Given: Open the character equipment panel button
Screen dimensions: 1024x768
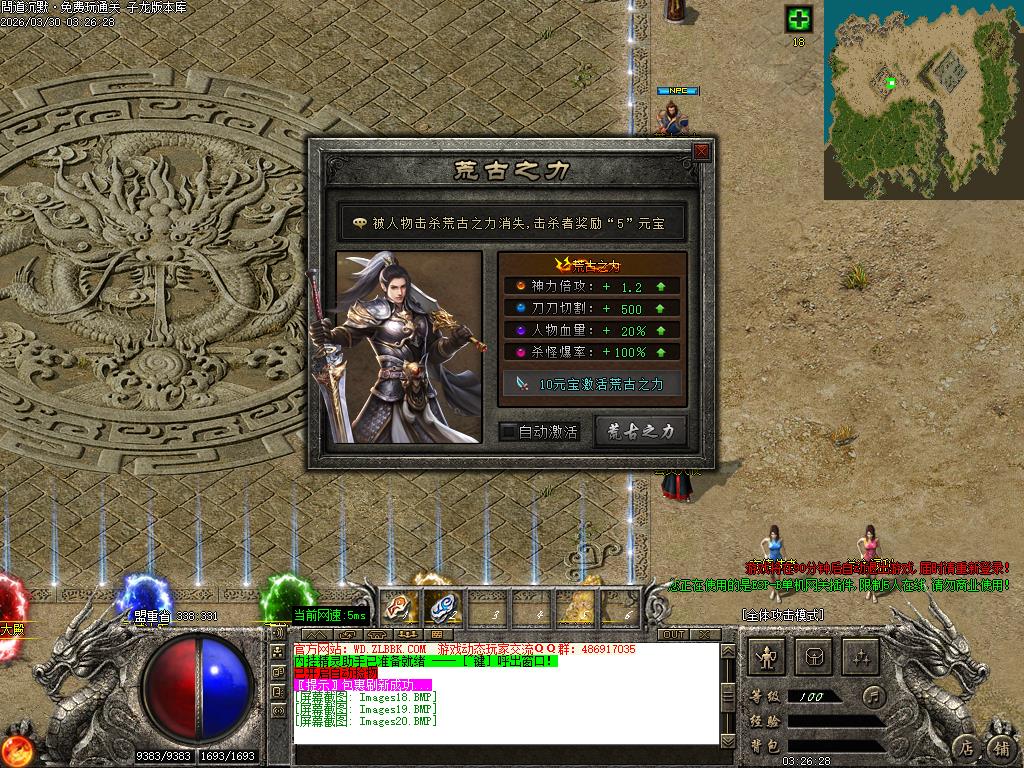Looking at the screenshot, I should 768,657.
